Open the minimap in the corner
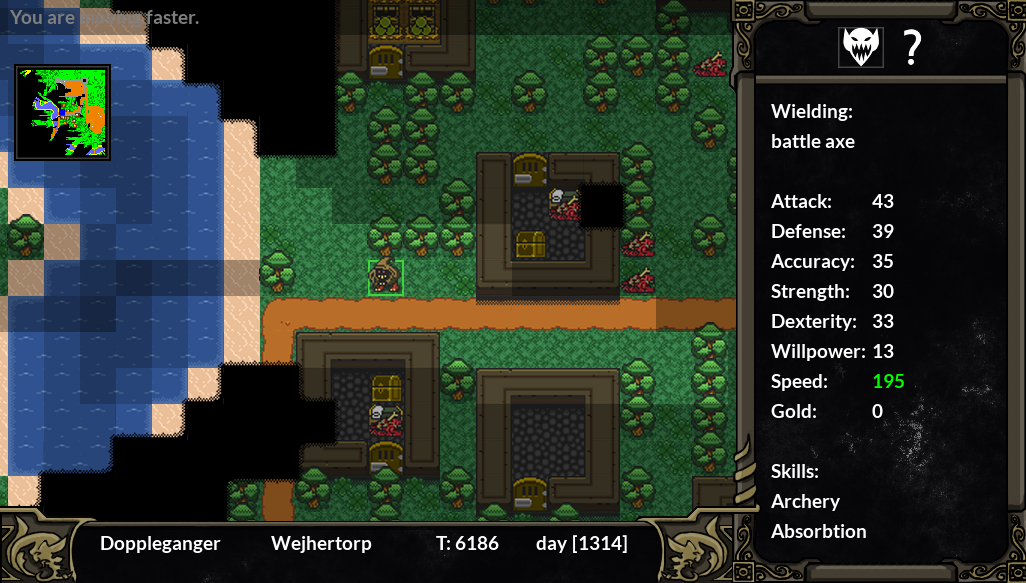 click(x=62, y=112)
